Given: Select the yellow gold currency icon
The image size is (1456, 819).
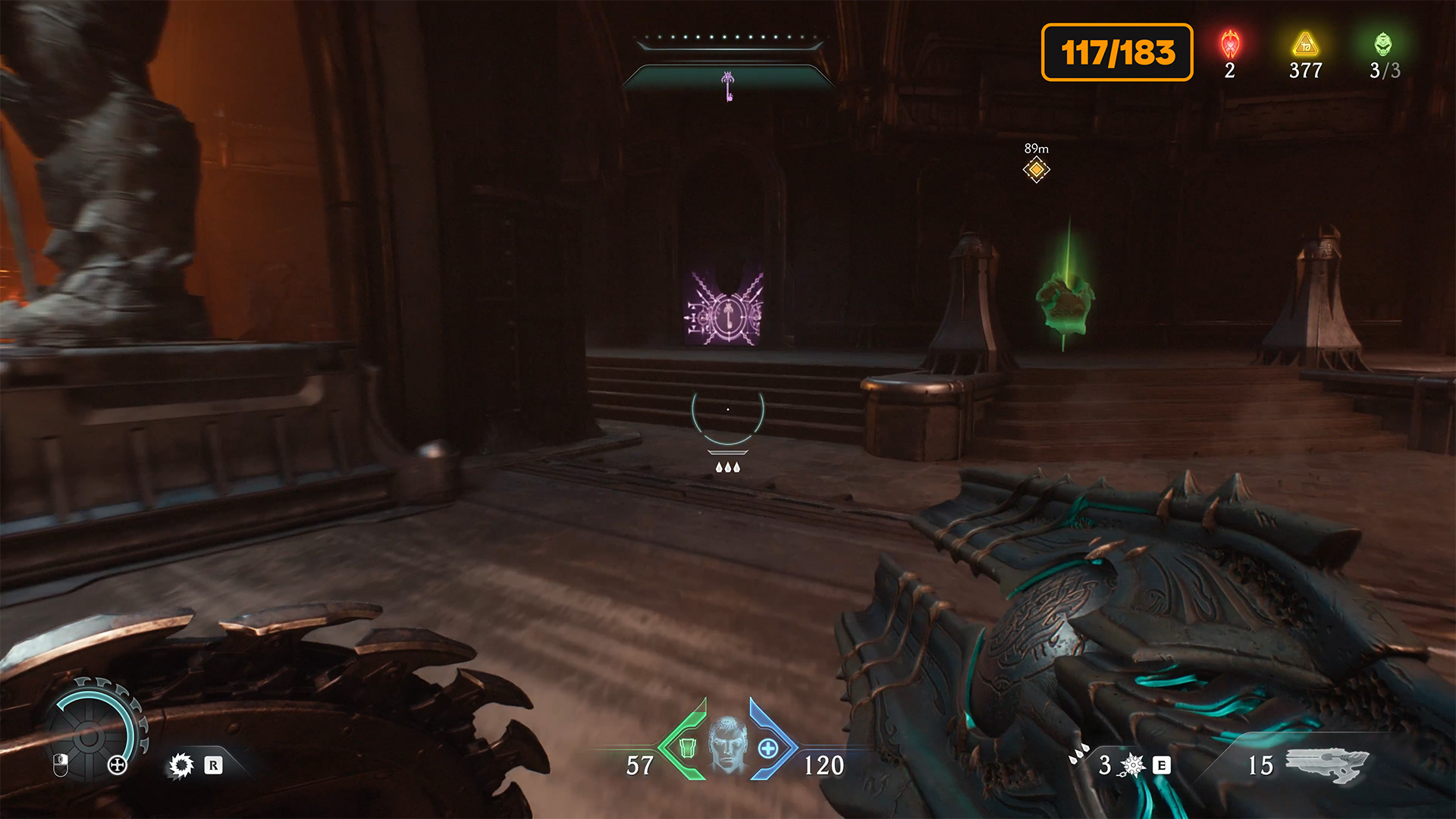Looking at the screenshot, I should point(1305,44).
